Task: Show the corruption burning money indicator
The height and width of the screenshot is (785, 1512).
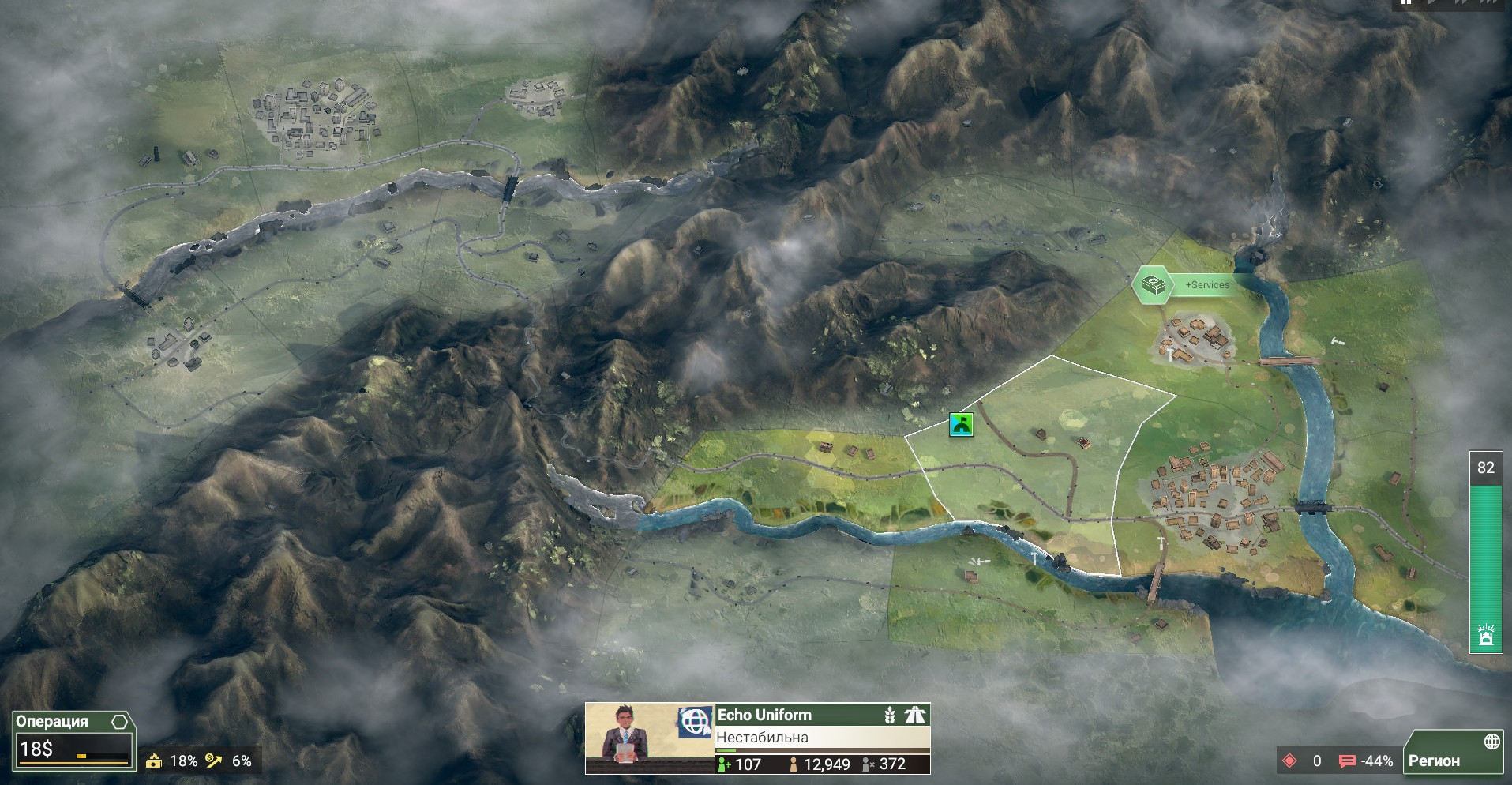Action: tap(154, 761)
